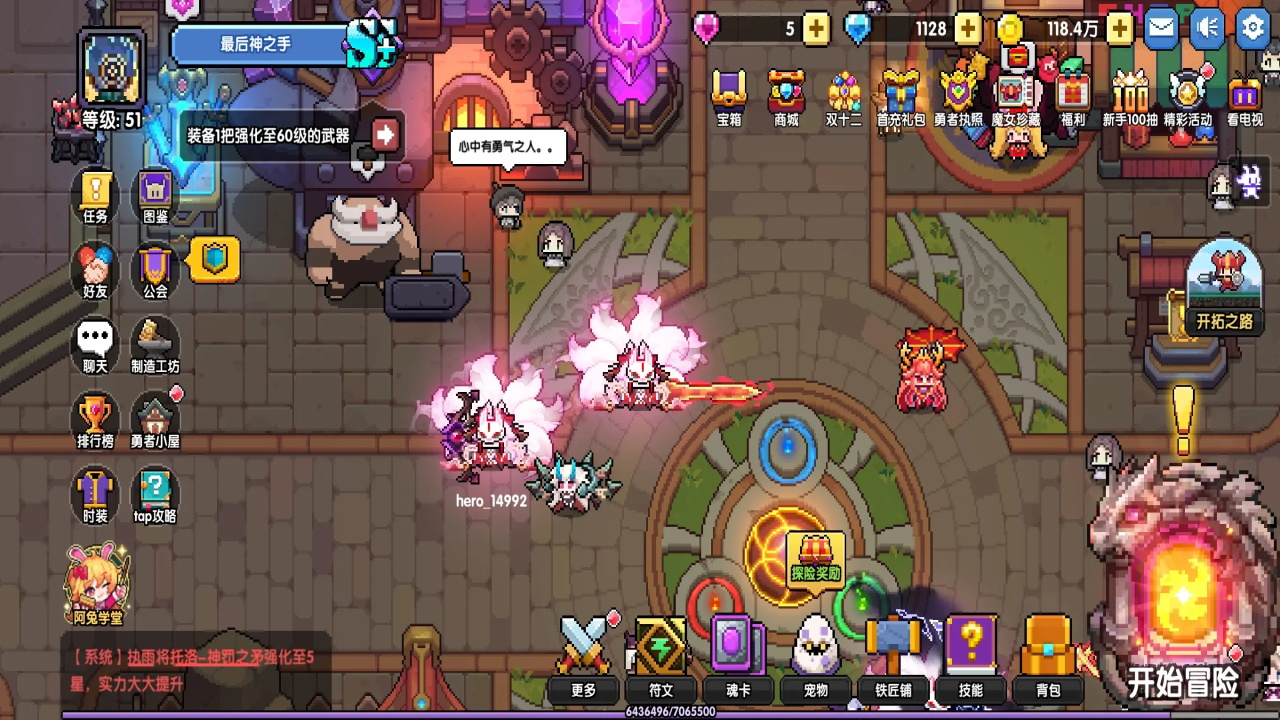
Task: Open the 聊天 chat window
Action: tap(95, 345)
